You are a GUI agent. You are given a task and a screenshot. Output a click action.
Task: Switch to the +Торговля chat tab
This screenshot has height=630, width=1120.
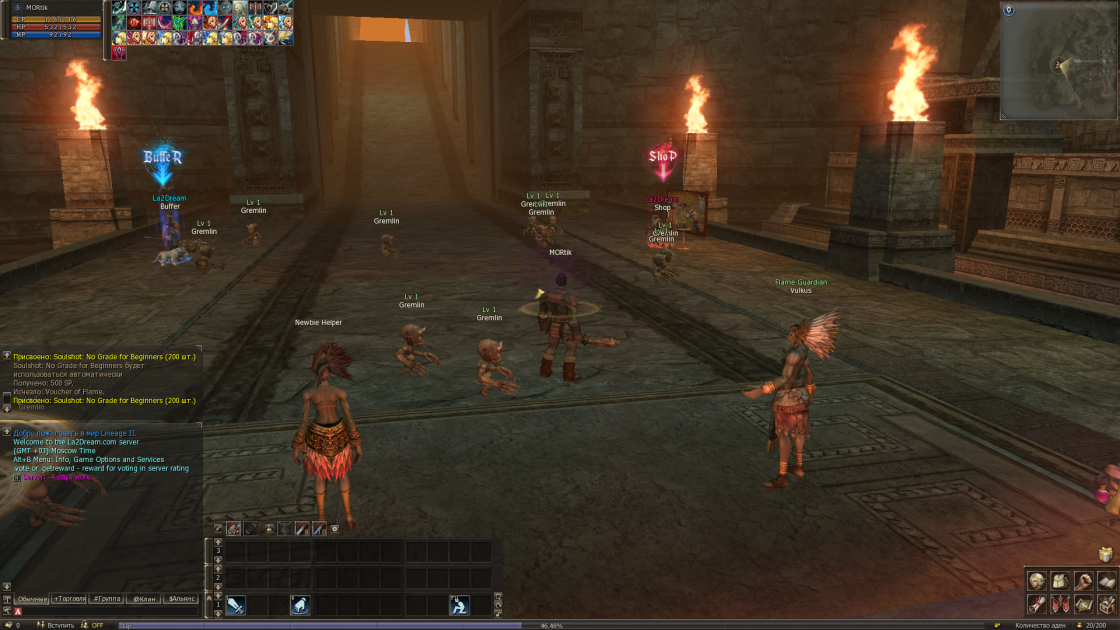coord(70,598)
